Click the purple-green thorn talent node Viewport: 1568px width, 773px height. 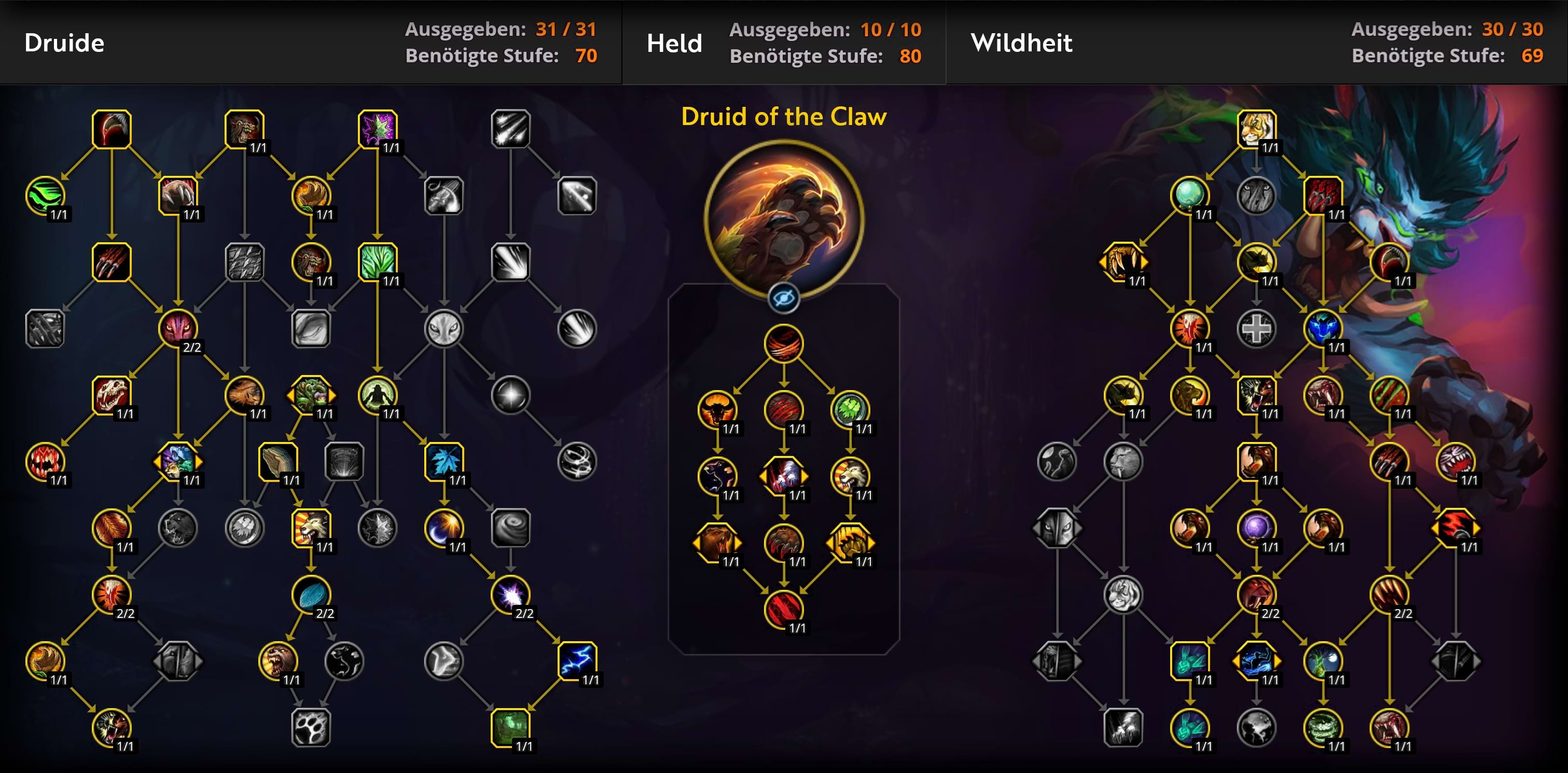coord(378,129)
